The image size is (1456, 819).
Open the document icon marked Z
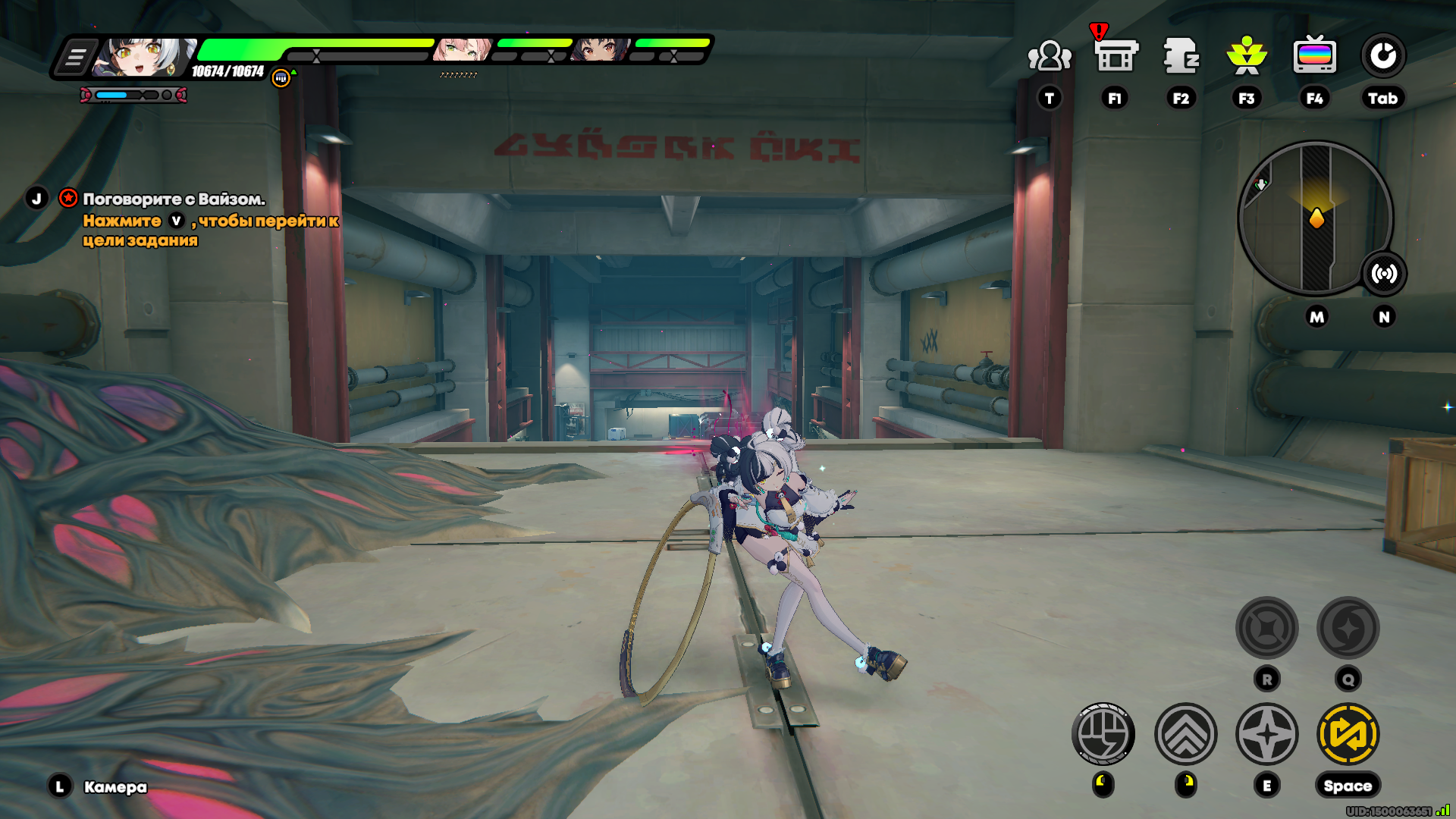[x=1181, y=56]
